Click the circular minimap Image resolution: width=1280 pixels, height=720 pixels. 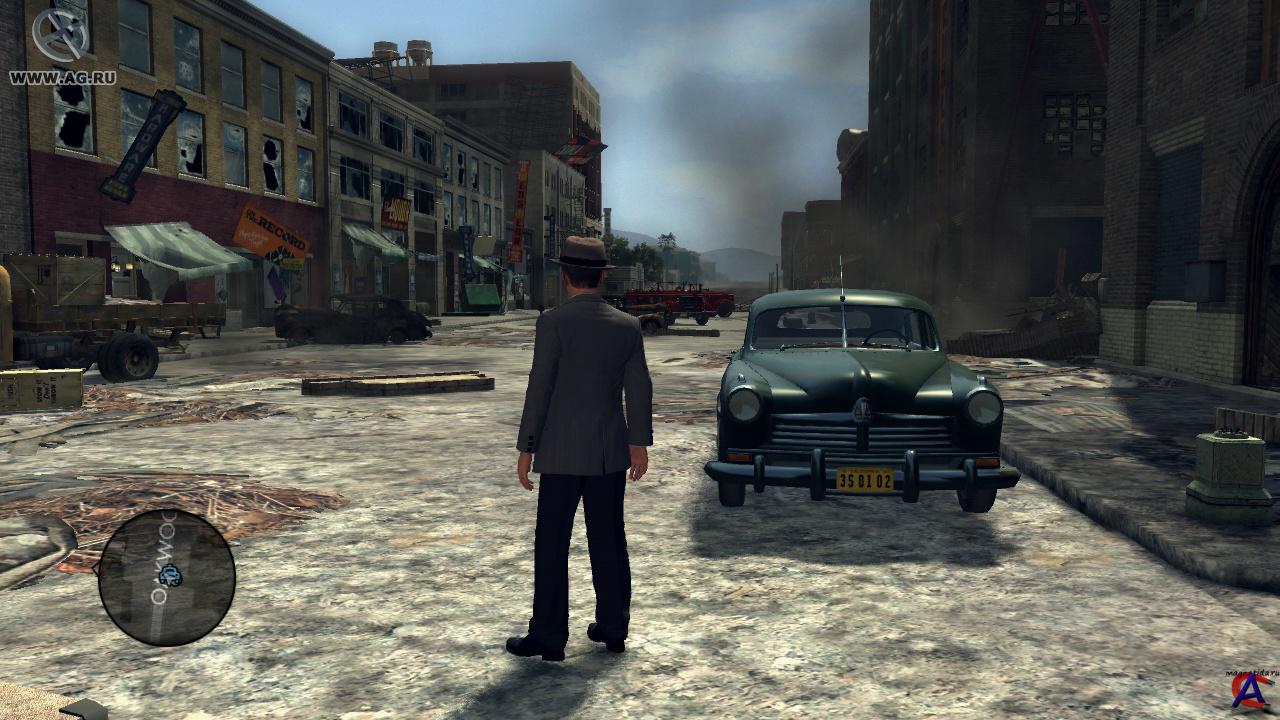tap(166, 577)
